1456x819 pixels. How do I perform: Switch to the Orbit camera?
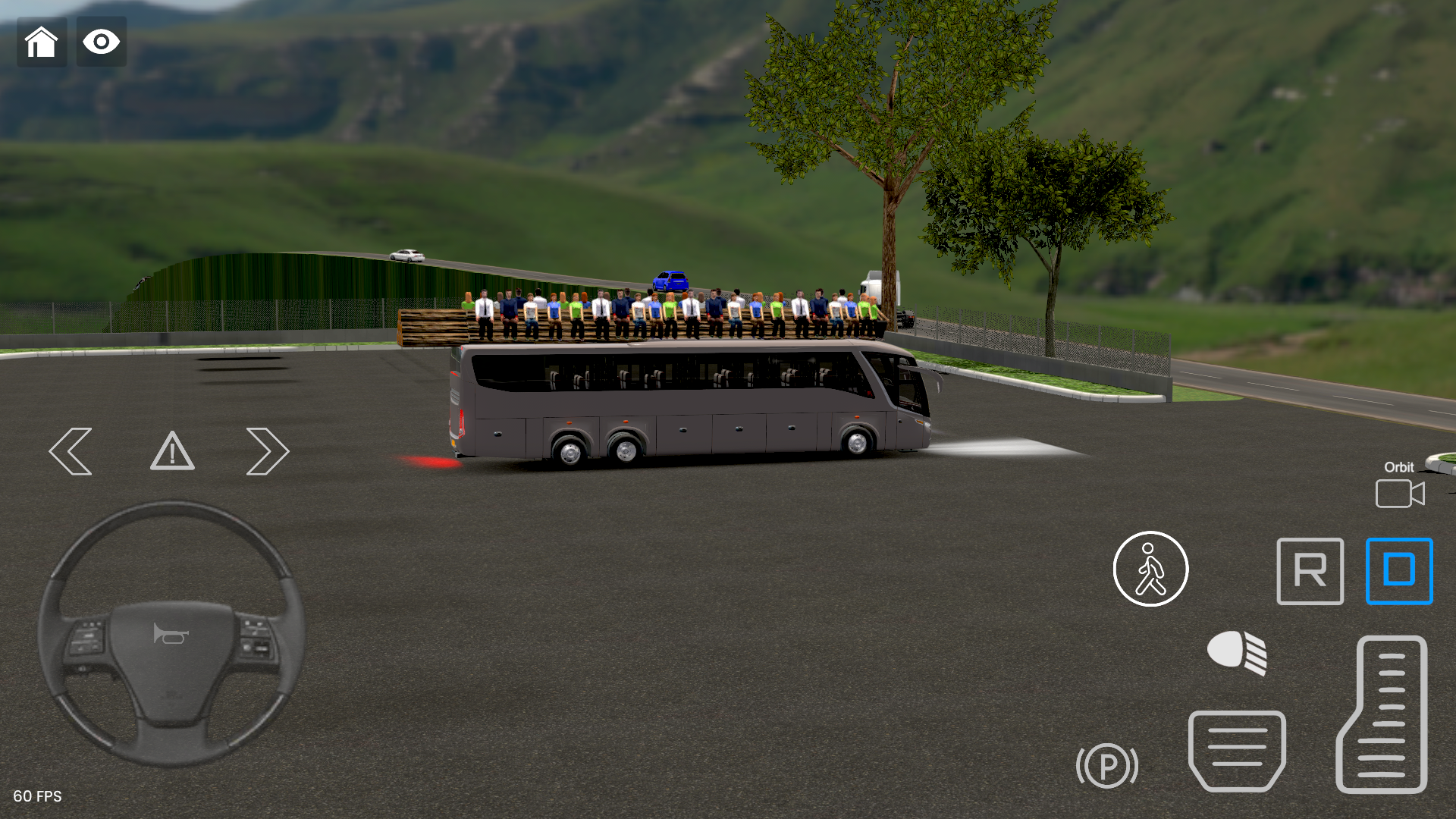pos(1399,494)
